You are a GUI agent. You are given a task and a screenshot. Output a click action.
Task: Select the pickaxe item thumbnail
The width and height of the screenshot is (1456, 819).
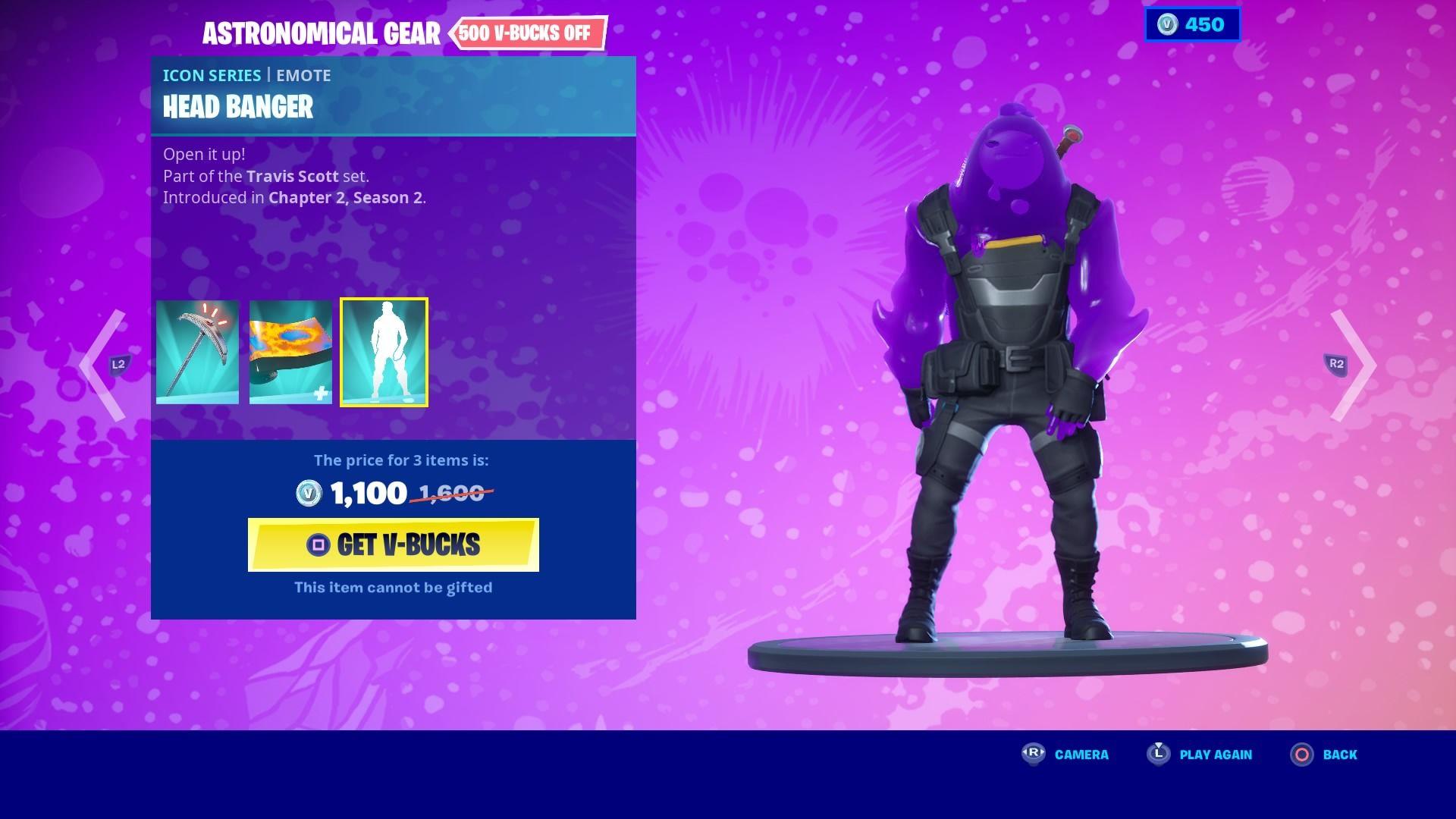[x=198, y=353]
